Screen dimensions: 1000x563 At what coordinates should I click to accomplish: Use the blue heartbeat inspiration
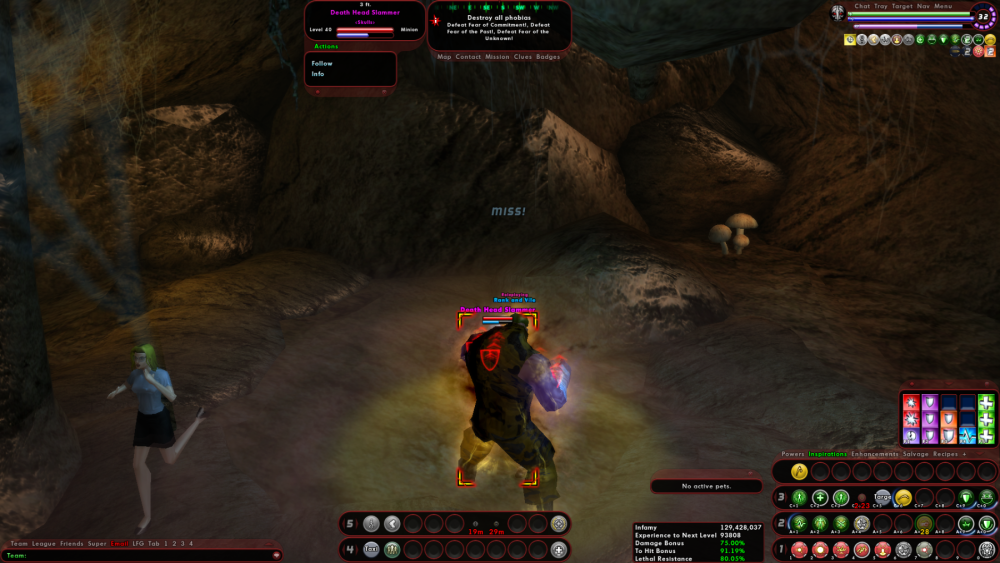tap(968, 435)
